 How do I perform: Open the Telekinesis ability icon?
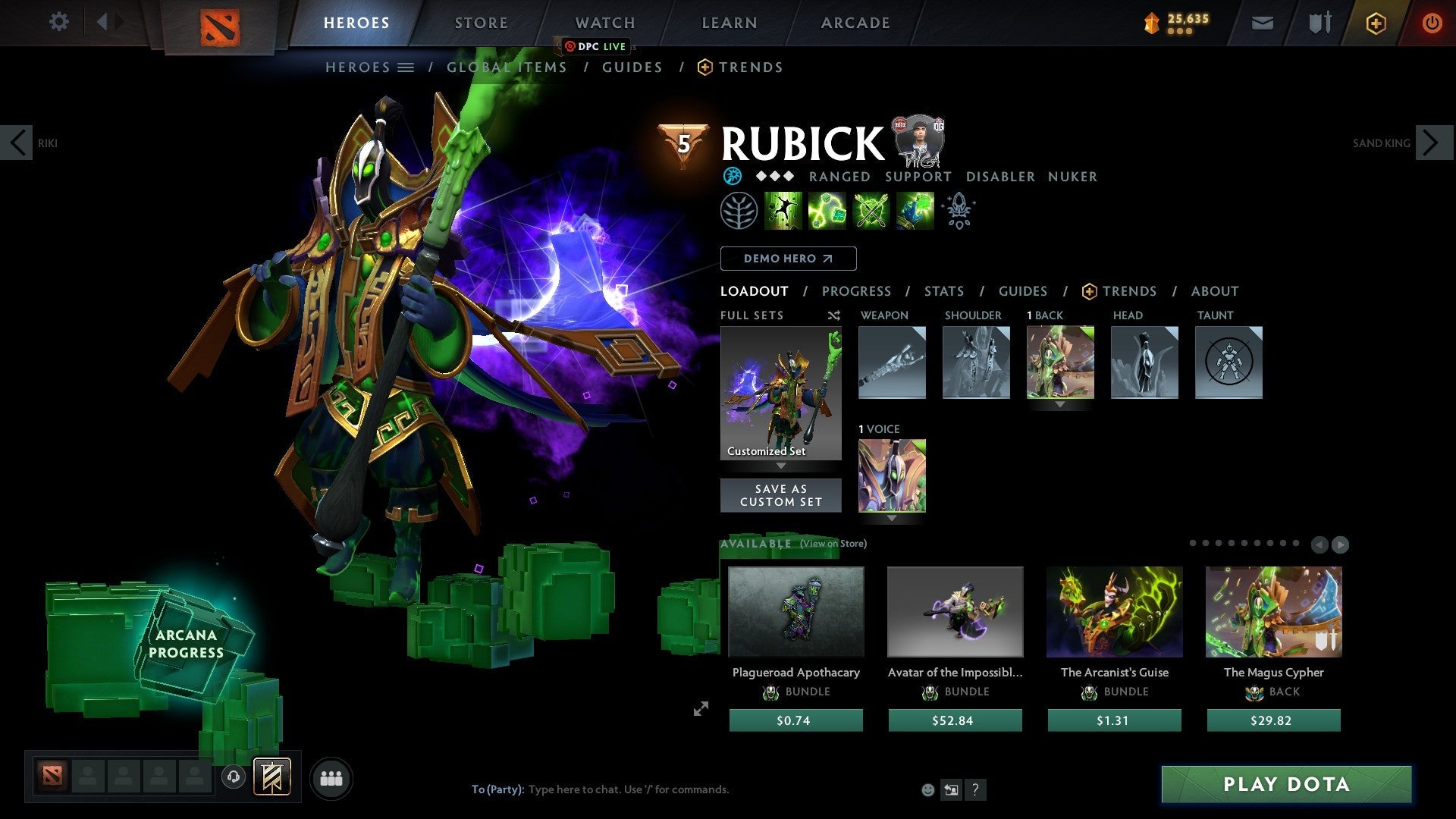point(783,210)
